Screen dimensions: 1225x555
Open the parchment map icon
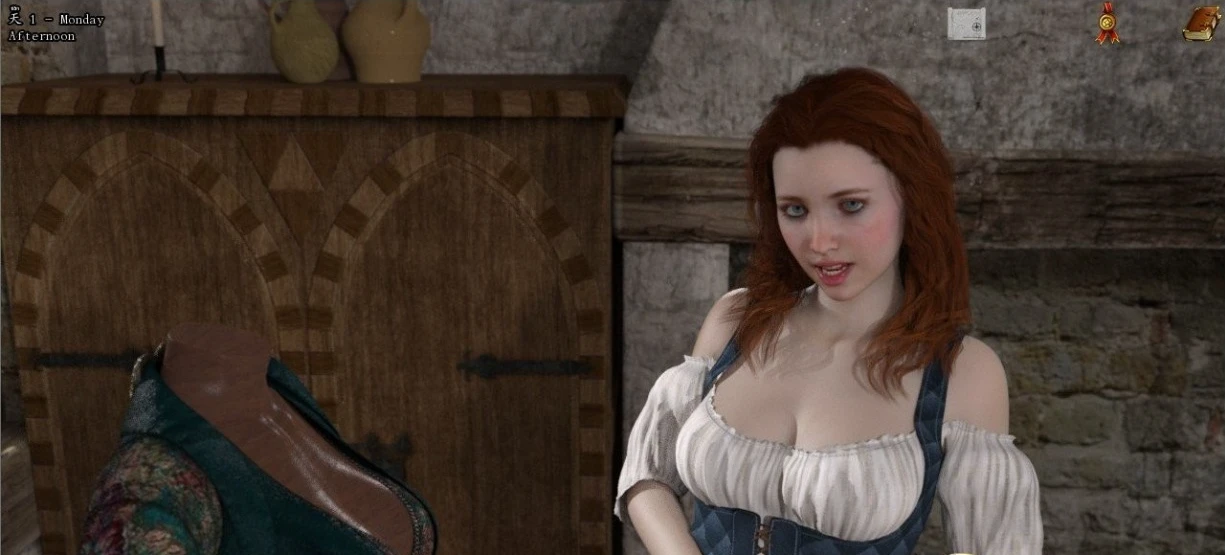point(966,23)
